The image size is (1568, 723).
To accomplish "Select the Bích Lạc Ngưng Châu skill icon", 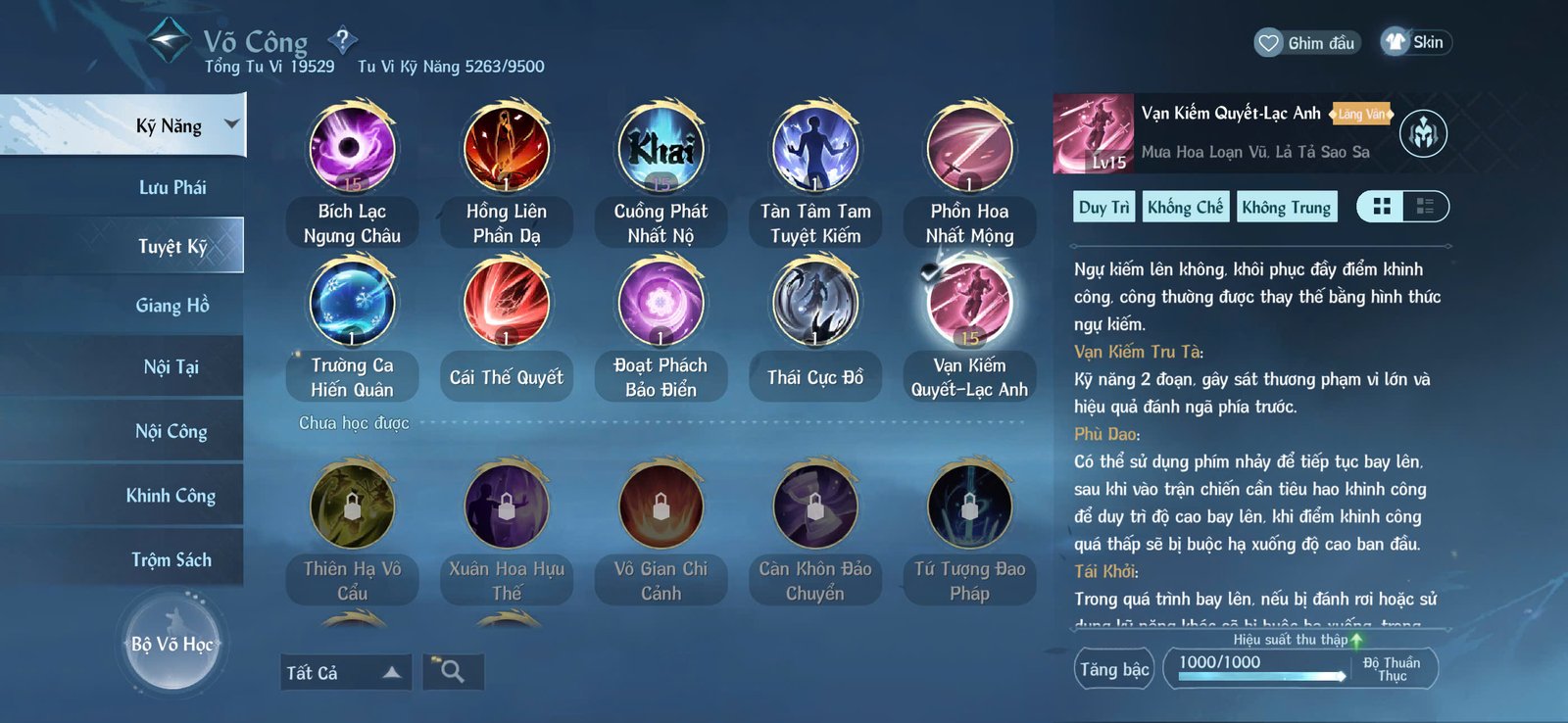I will (x=353, y=149).
